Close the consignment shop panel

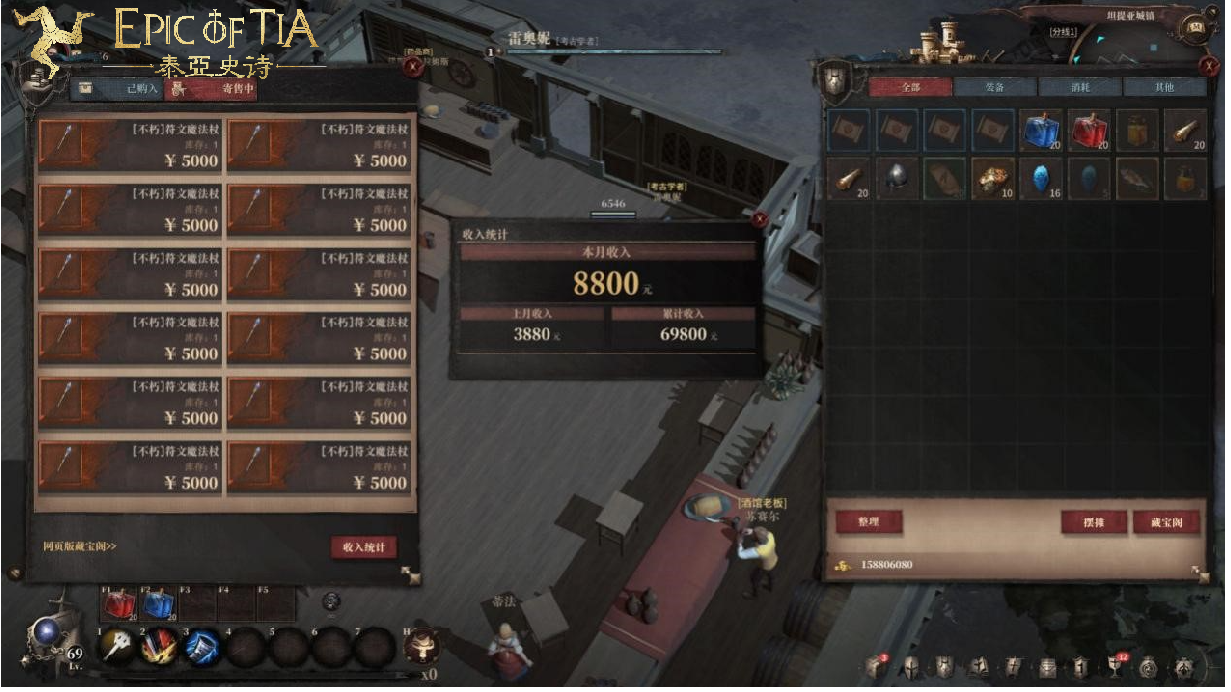(412, 68)
